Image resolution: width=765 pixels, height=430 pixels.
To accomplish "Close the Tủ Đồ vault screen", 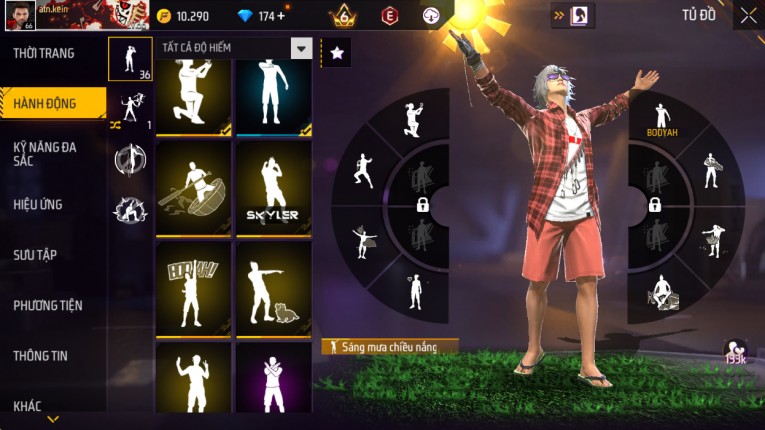I will point(748,15).
